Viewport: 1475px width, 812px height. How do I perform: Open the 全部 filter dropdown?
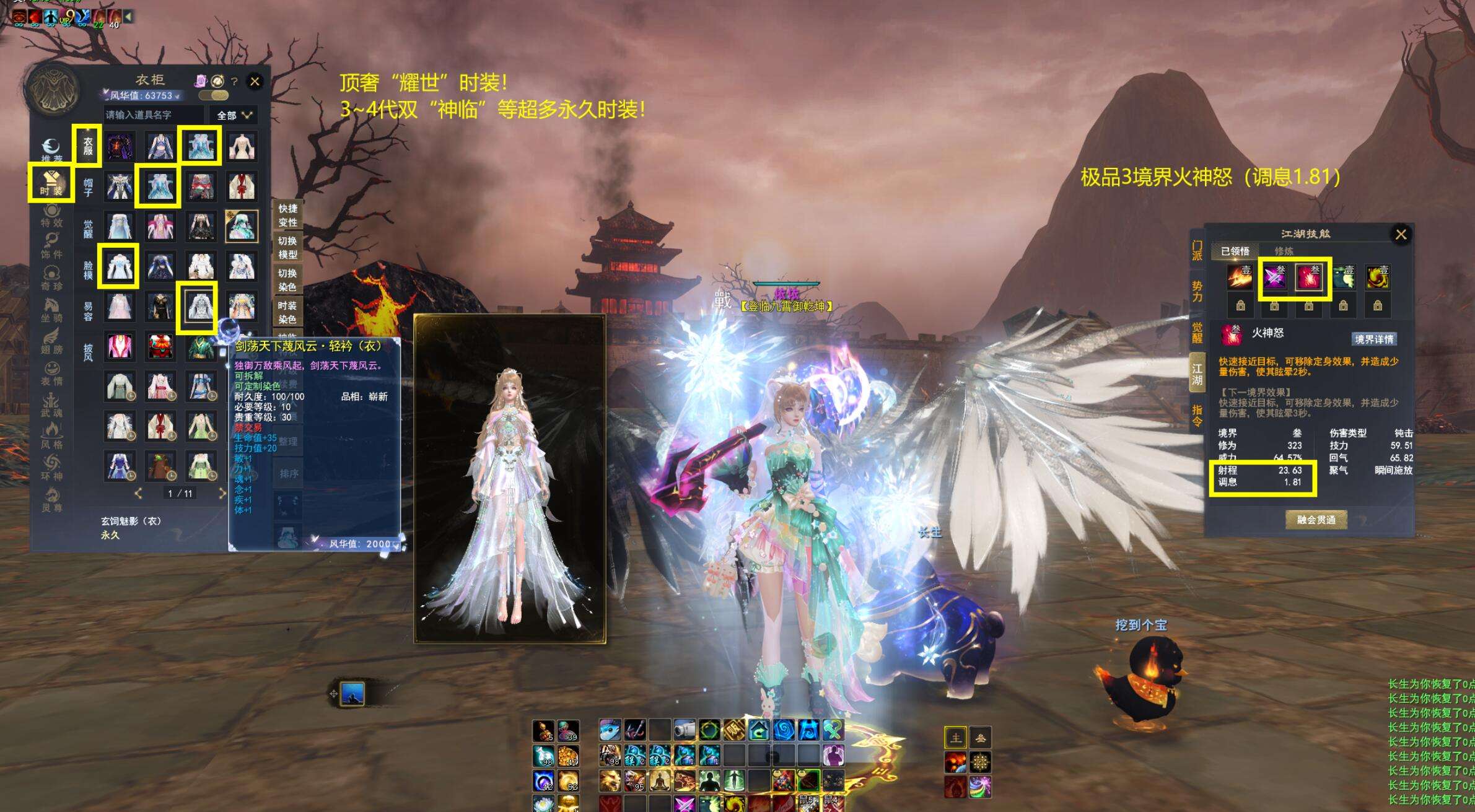[235, 115]
